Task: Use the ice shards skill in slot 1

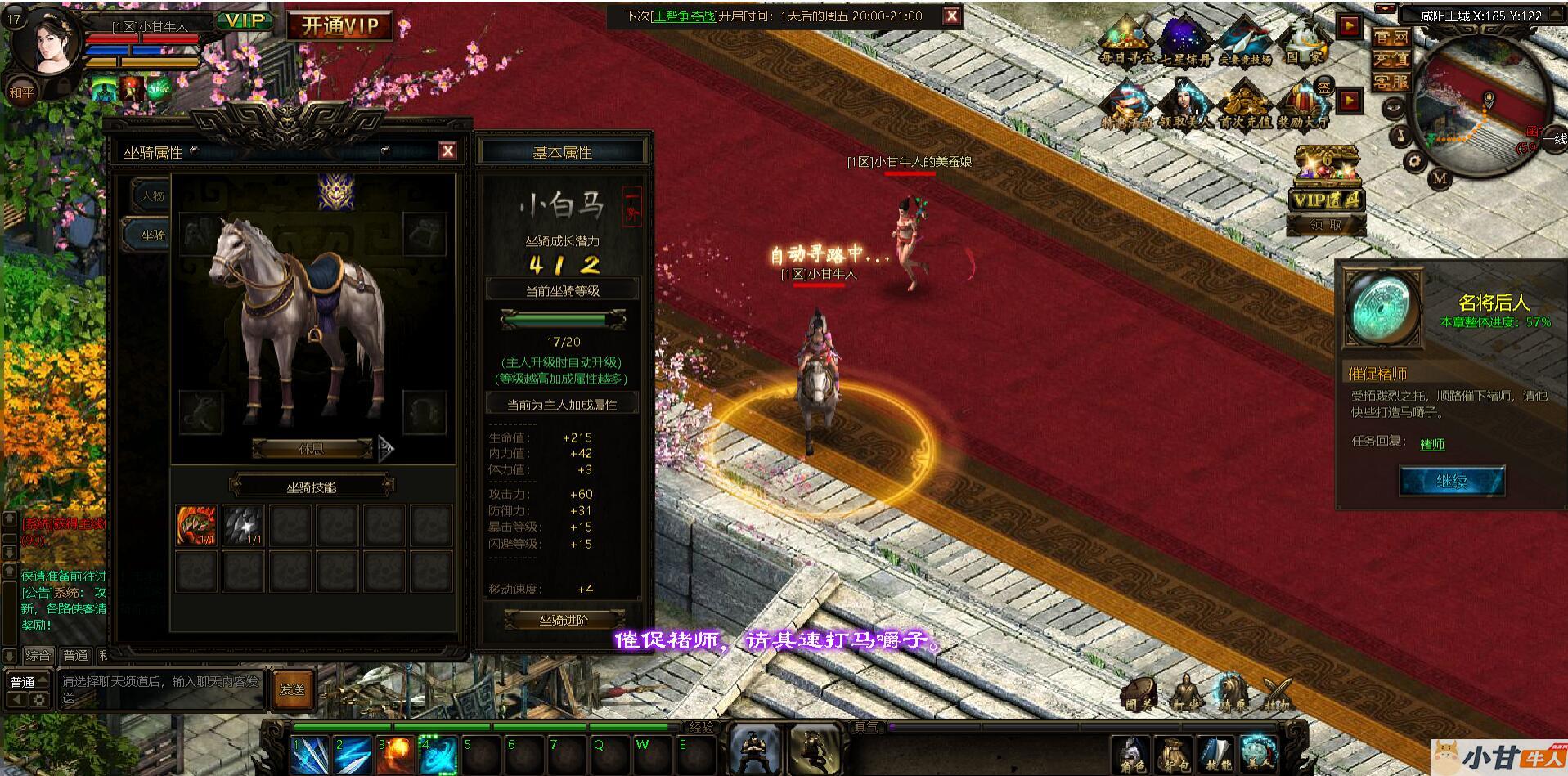Action: (x=310, y=755)
